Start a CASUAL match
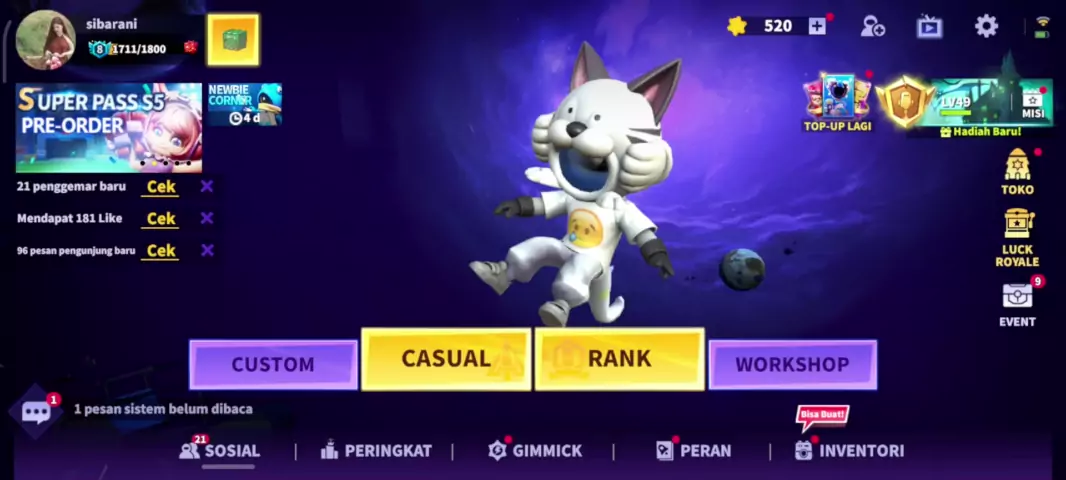 [x=446, y=359]
